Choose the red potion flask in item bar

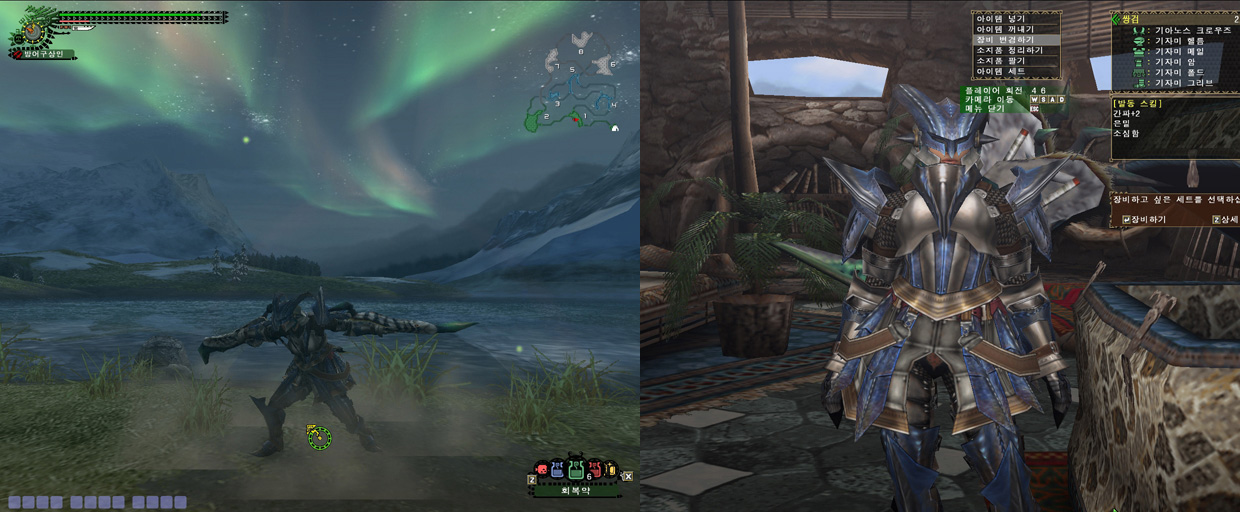point(594,468)
